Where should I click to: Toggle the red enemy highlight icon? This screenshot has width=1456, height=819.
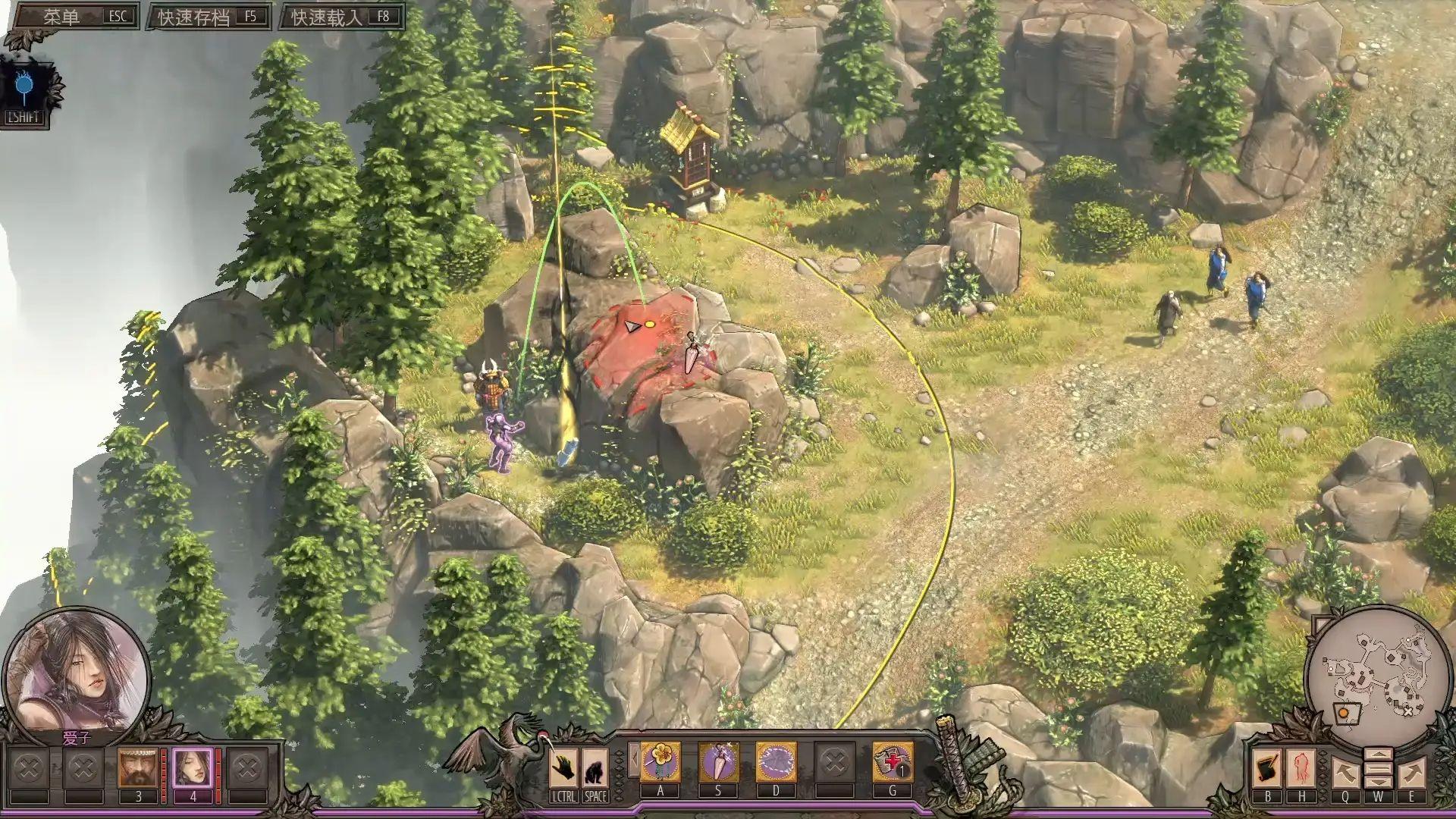coord(1301,767)
